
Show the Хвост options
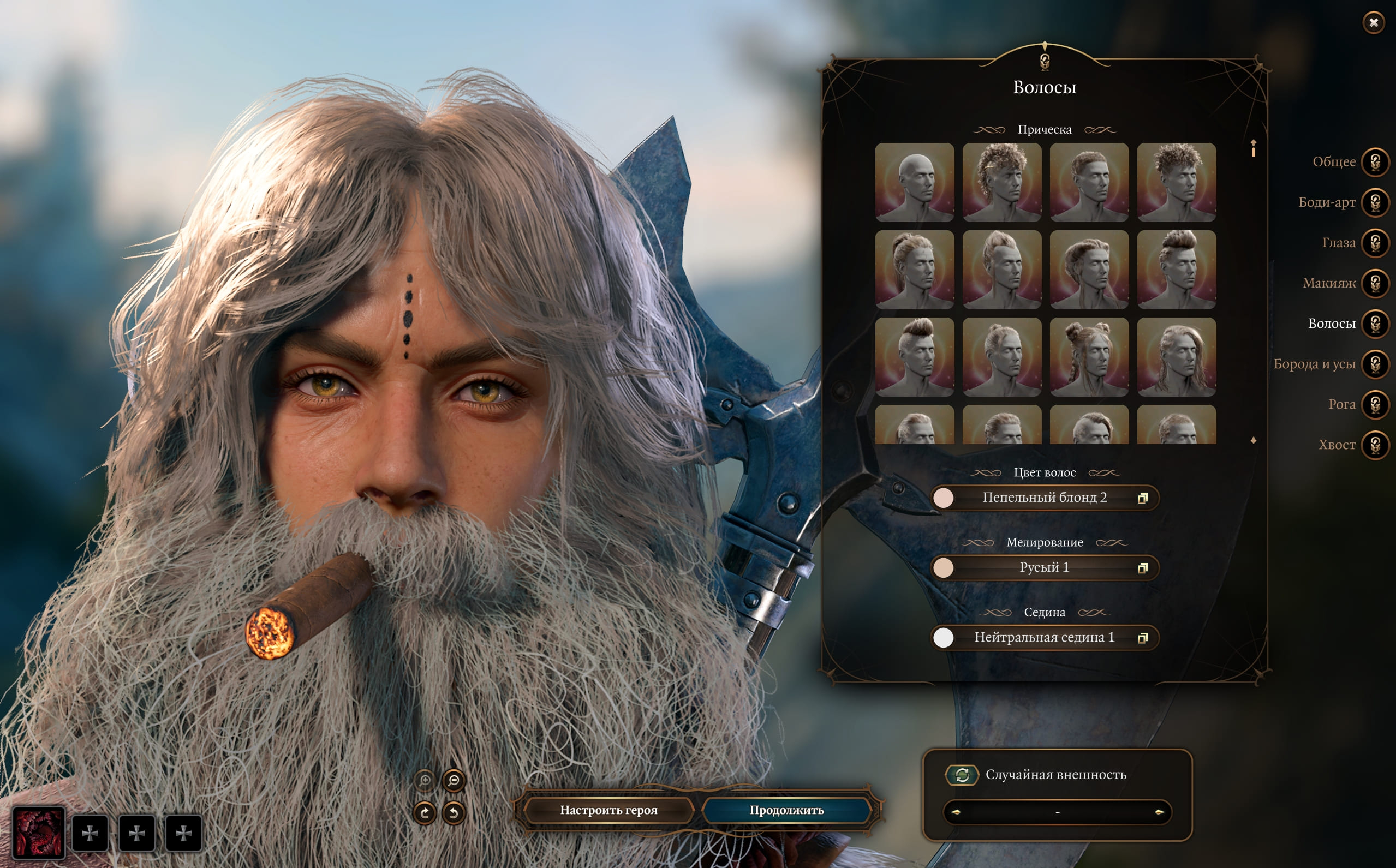[1375, 445]
